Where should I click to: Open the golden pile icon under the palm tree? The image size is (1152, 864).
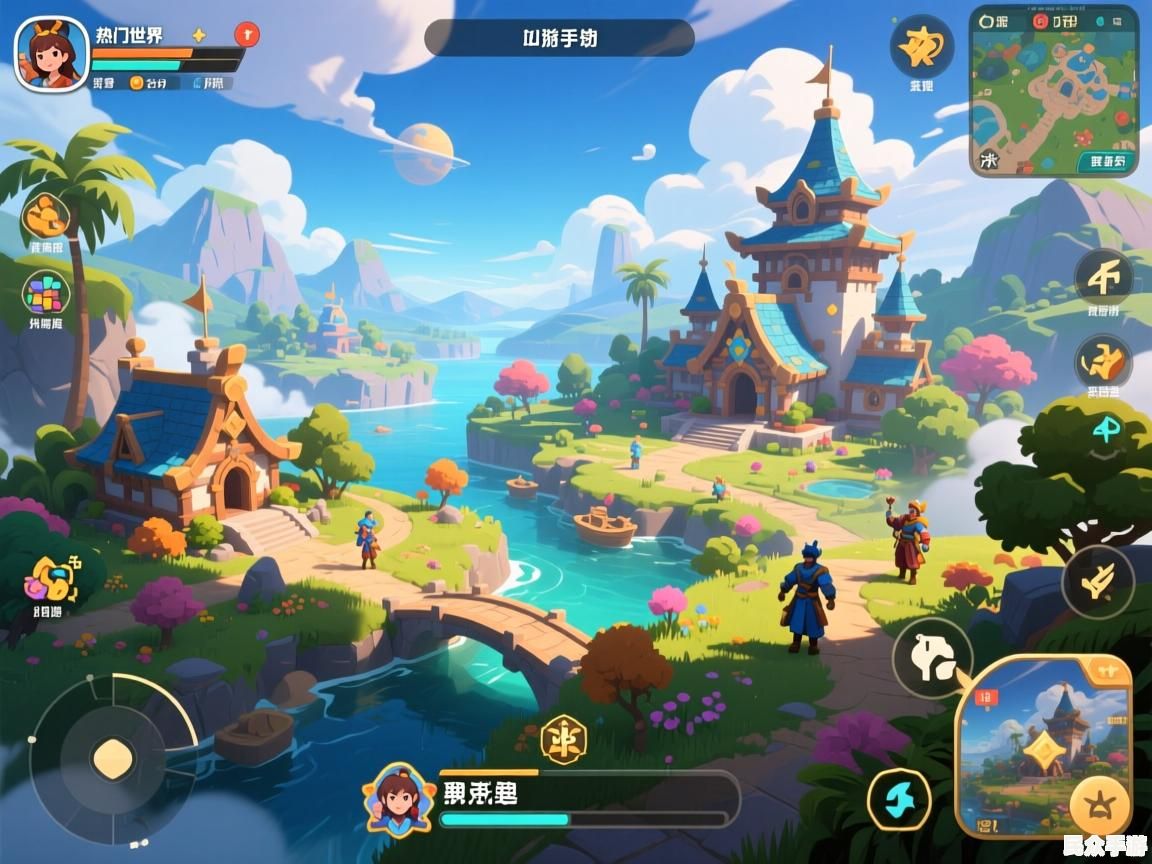(46, 215)
